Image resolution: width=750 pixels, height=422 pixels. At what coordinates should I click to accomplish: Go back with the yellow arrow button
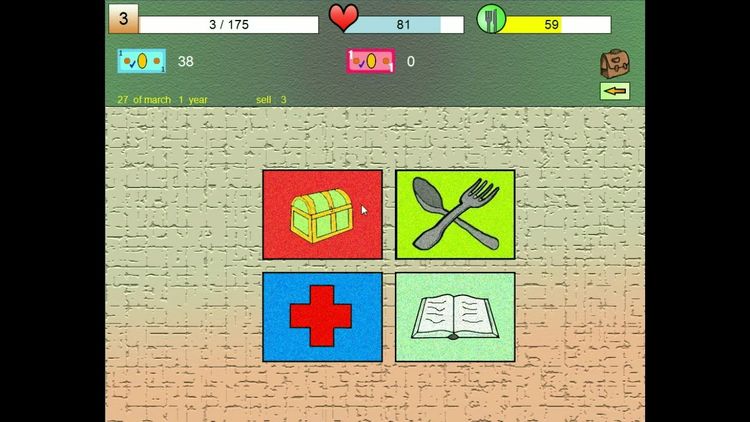pyautogui.click(x=614, y=91)
